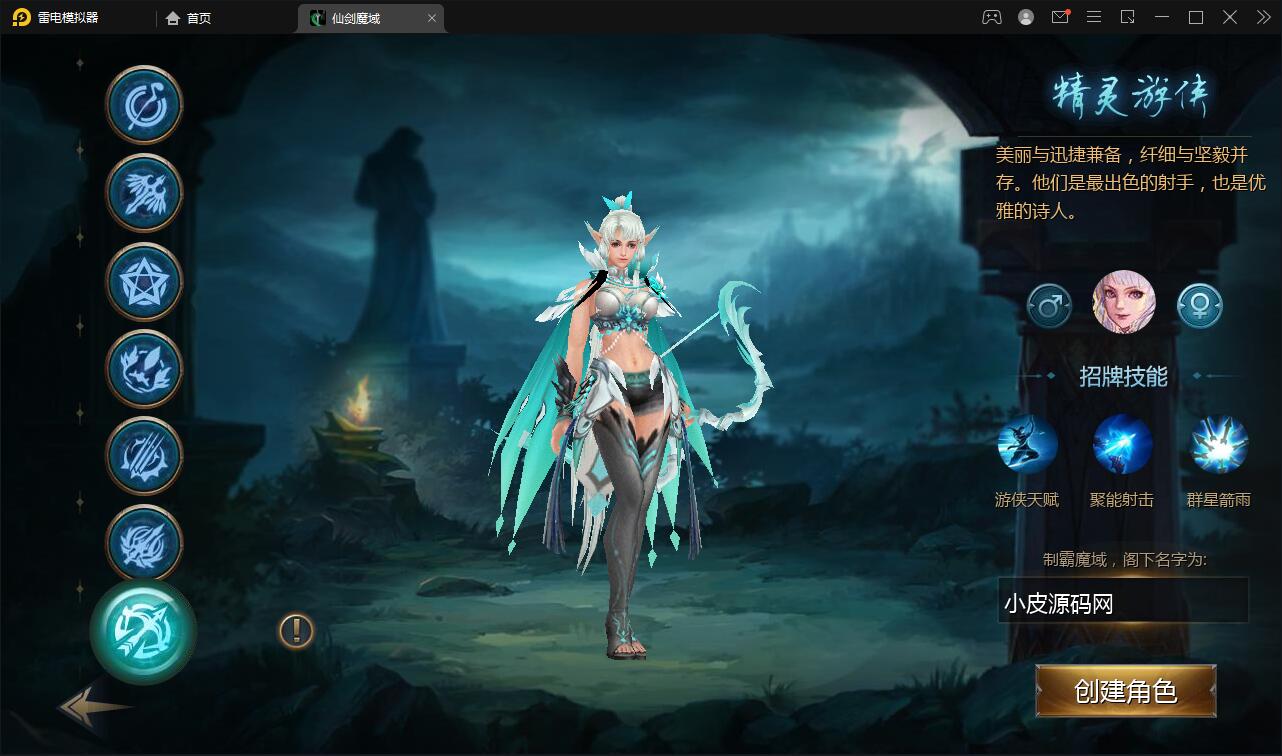Open the hamburger menu in title bar
The height and width of the screenshot is (756, 1282).
1094,17
